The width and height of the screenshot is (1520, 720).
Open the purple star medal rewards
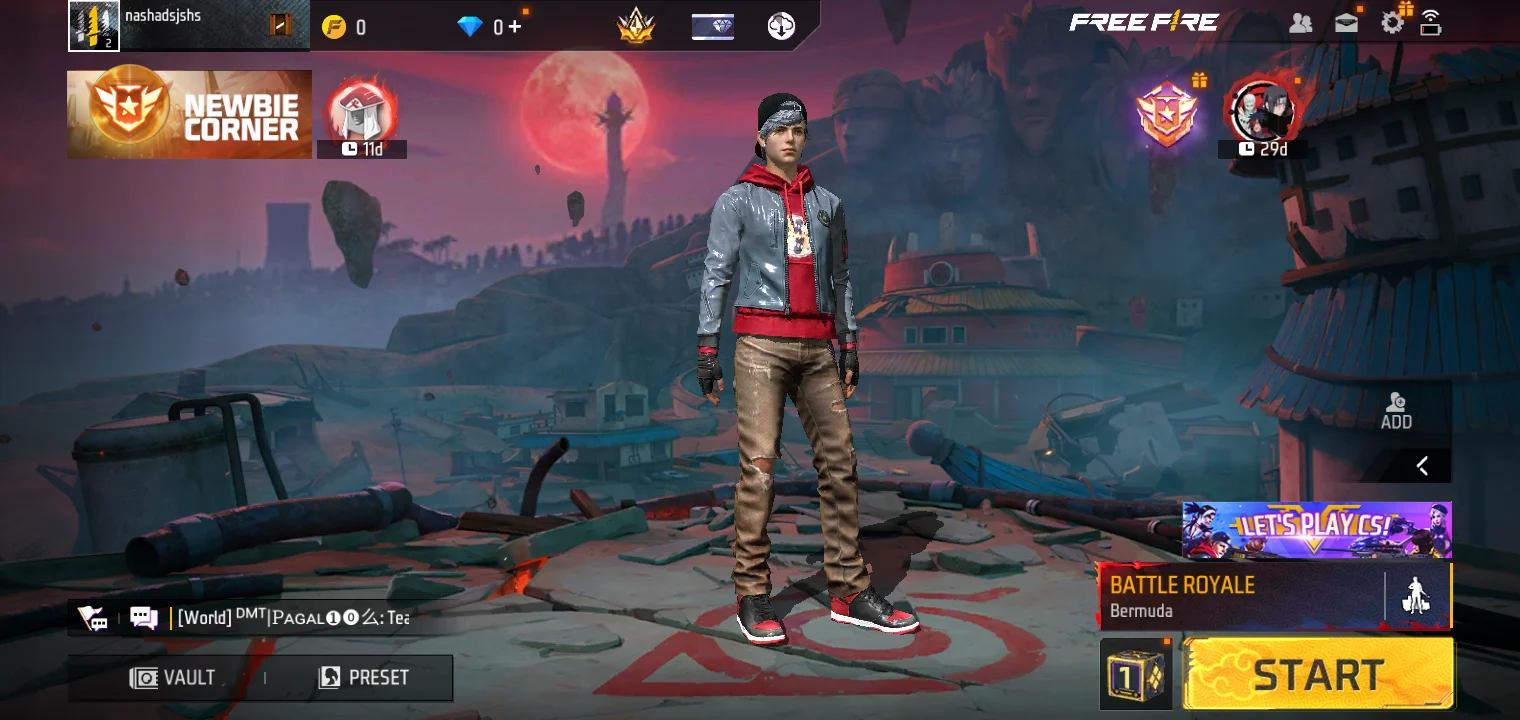(1168, 113)
